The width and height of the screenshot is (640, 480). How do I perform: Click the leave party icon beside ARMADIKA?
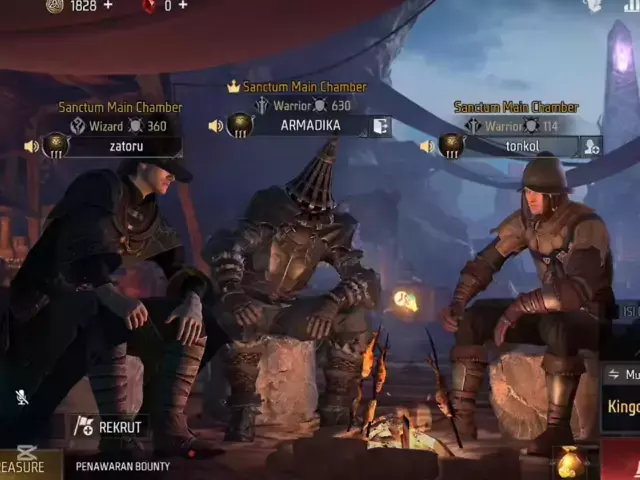pos(381,126)
